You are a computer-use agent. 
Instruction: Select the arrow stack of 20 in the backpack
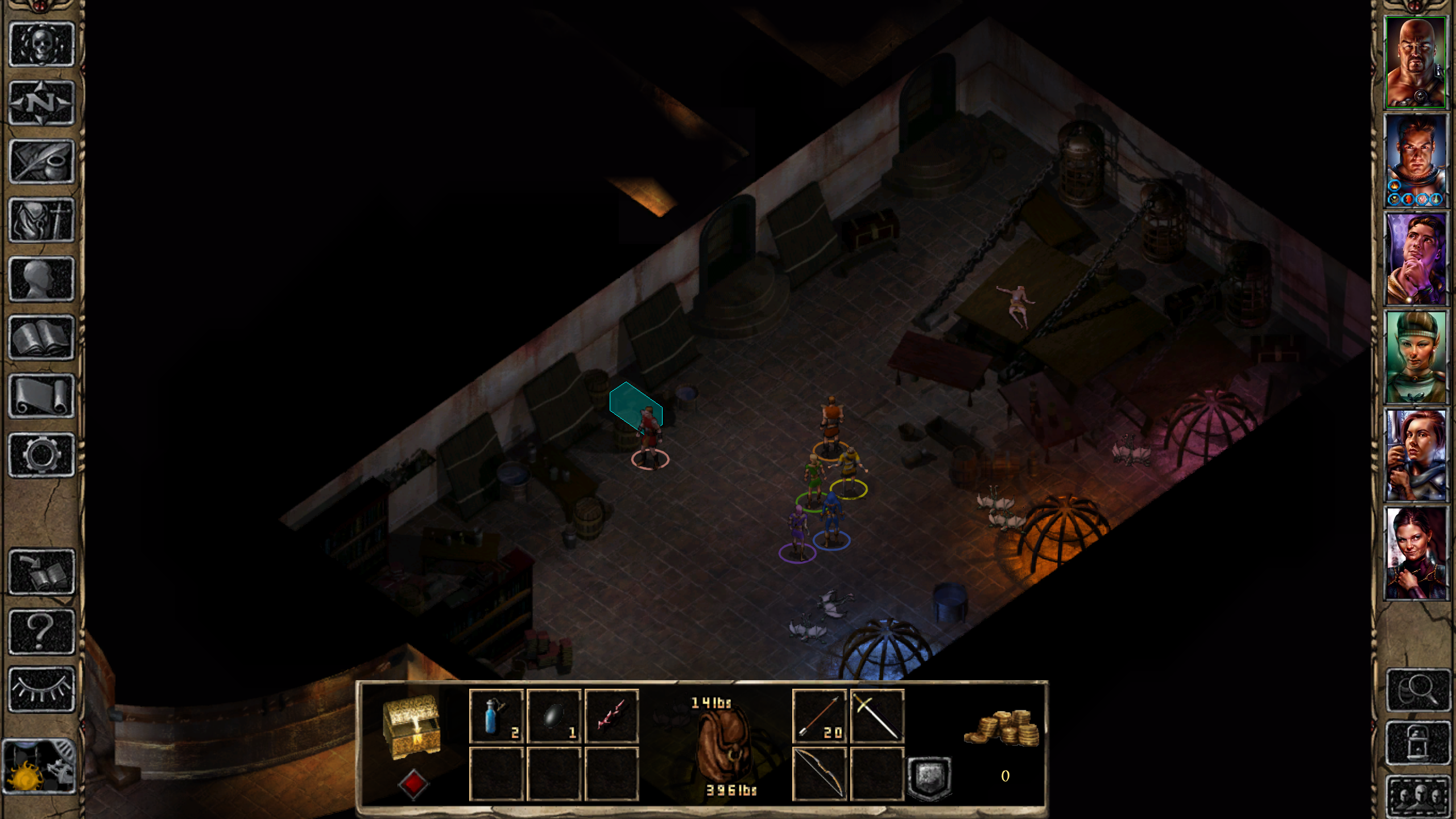819,717
